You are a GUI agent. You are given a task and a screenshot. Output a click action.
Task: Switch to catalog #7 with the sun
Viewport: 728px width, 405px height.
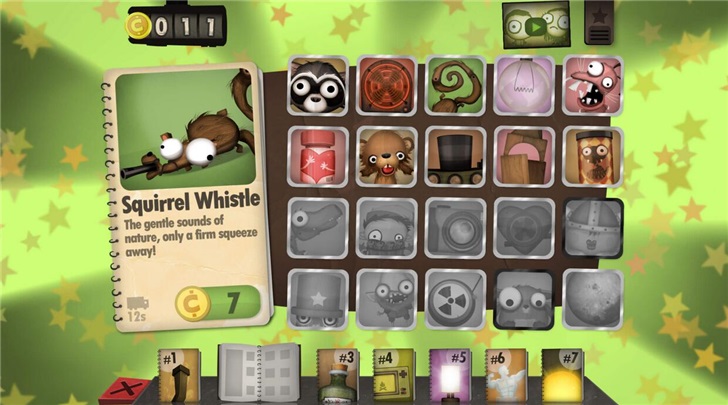pyautogui.click(x=563, y=376)
